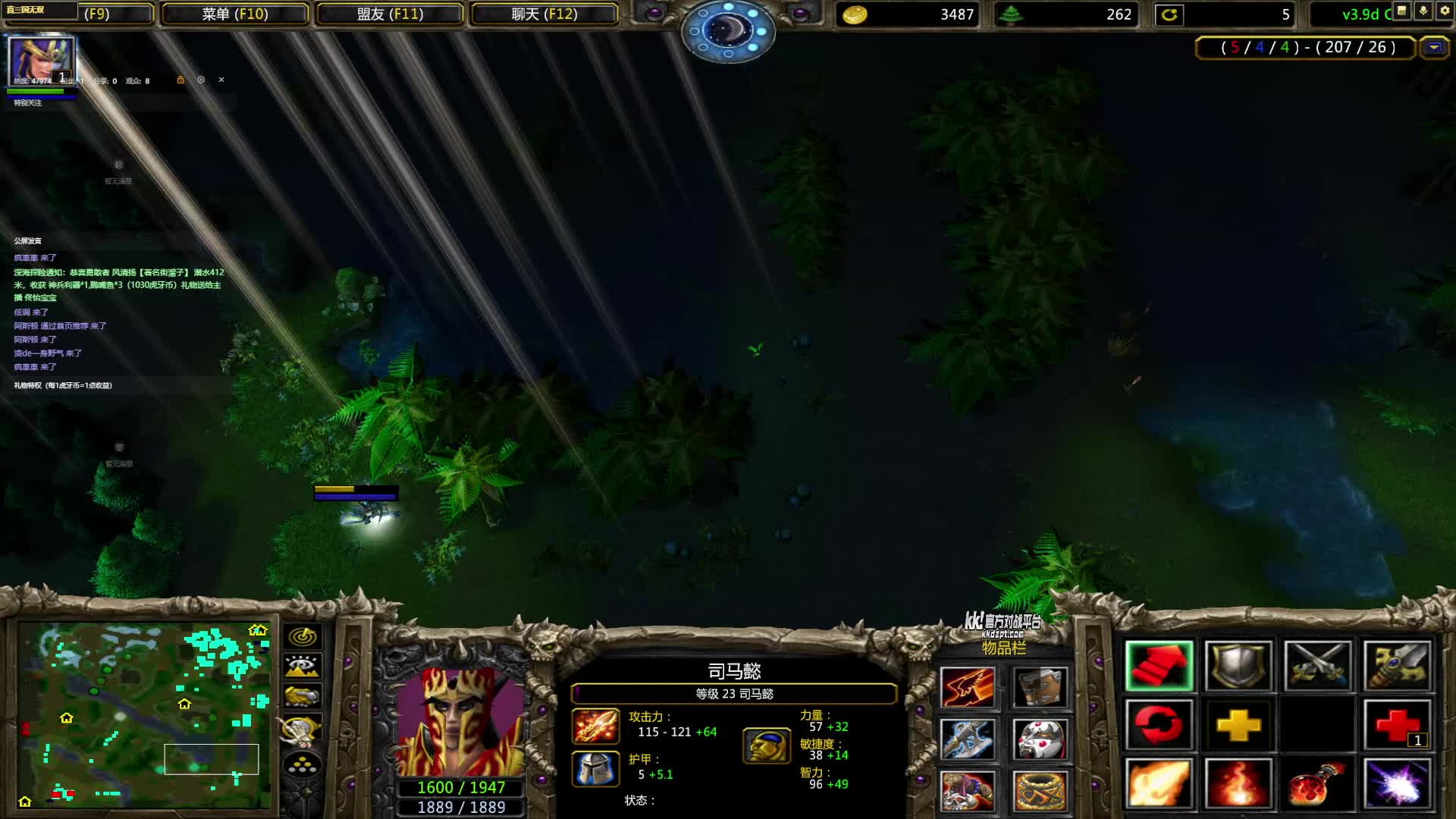Click the red staircase arrow command
The height and width of the screenshot is (819, 1456).
pos(1159,666)
